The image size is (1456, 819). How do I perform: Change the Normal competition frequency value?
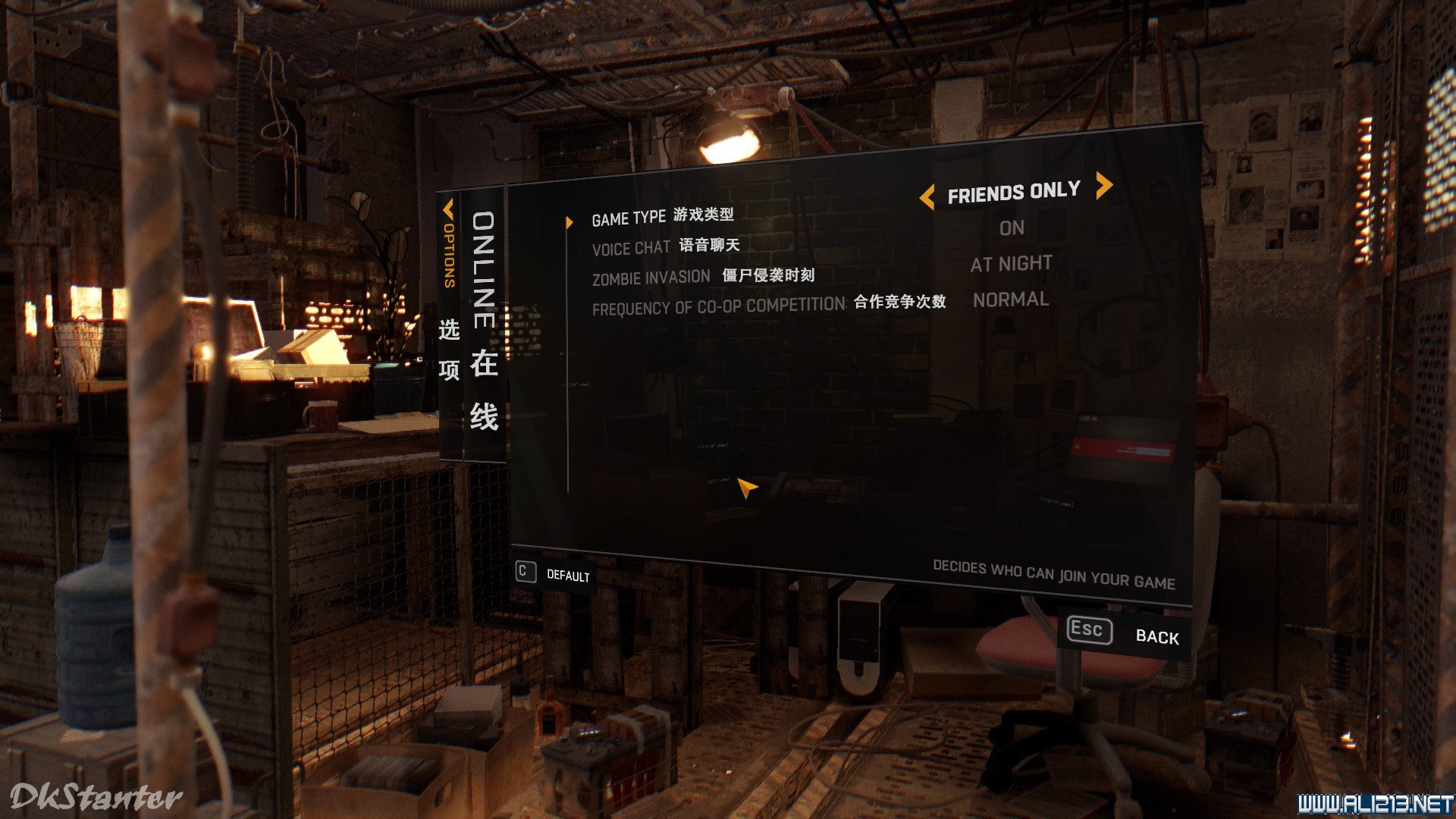click(1011, 300)
